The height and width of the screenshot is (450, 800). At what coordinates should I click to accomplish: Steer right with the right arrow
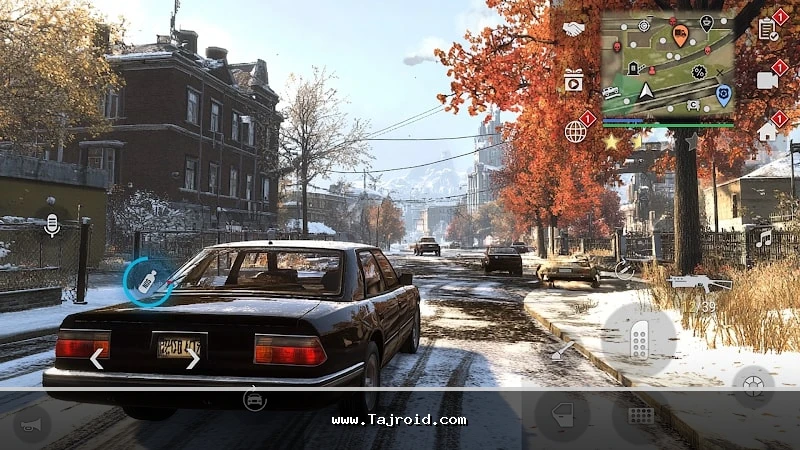coord(192,358)
